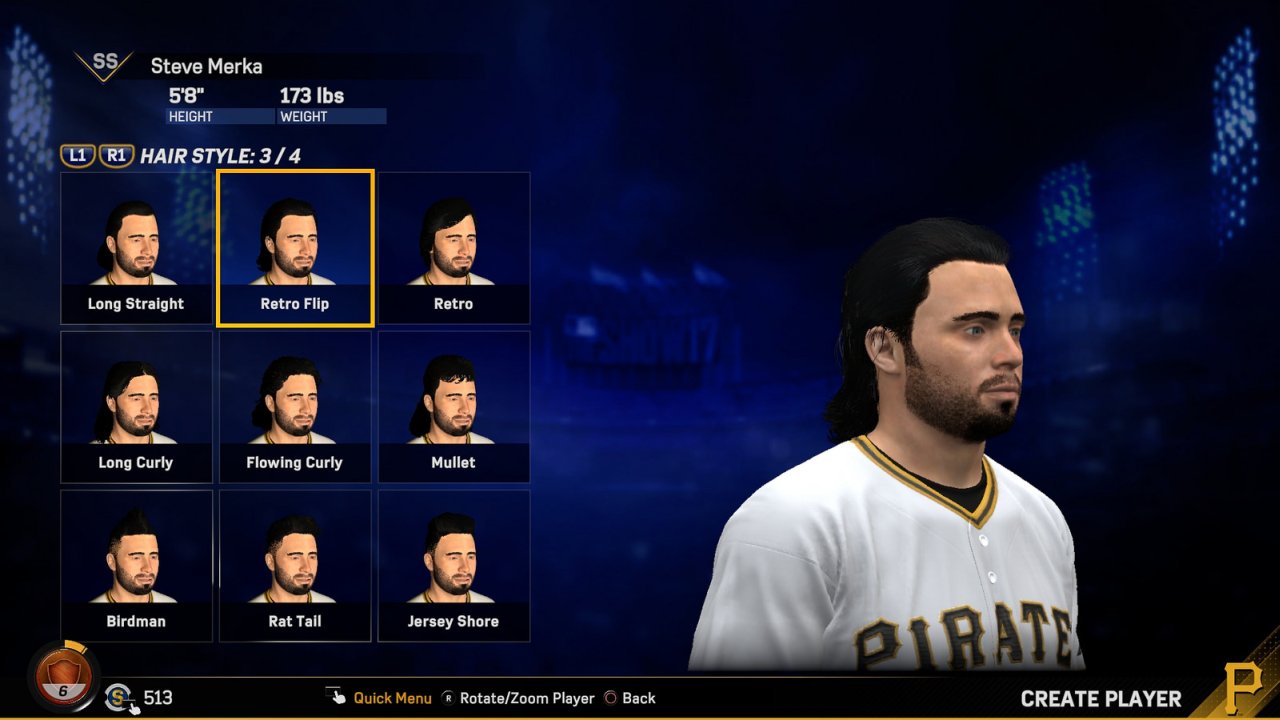This screenshot has height=720, width=1280.
Task: Select the Long Curly hair option
Action: click(136, 407)
